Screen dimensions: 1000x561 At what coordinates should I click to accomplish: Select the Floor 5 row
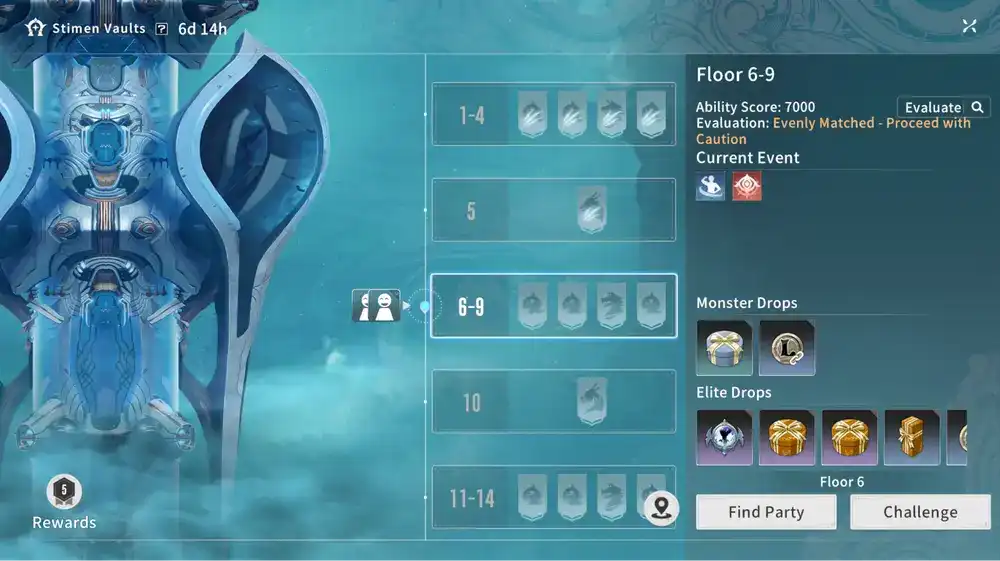click(x=553, y=210)
